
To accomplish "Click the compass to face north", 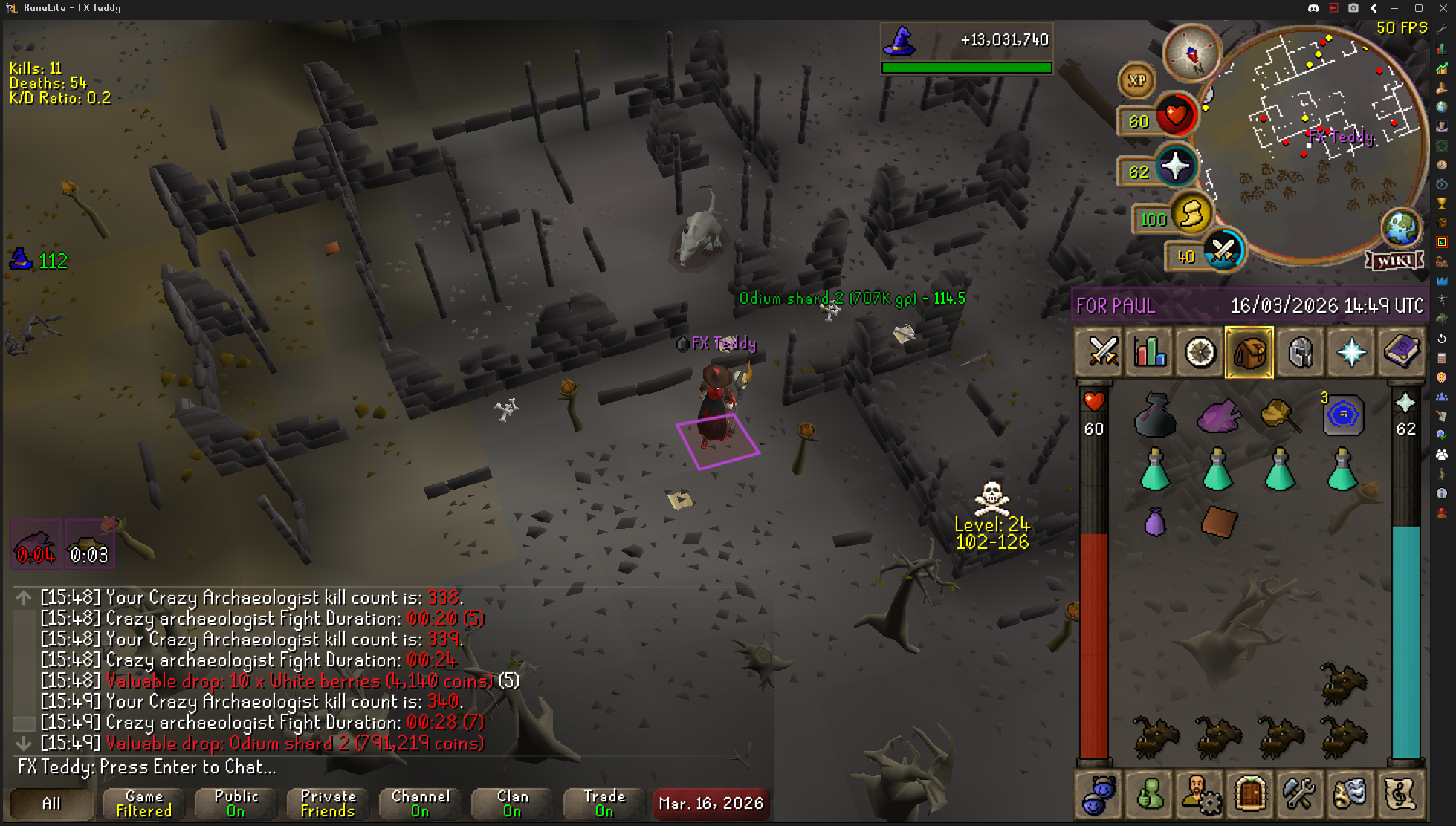I will (x=1191, y=53).
